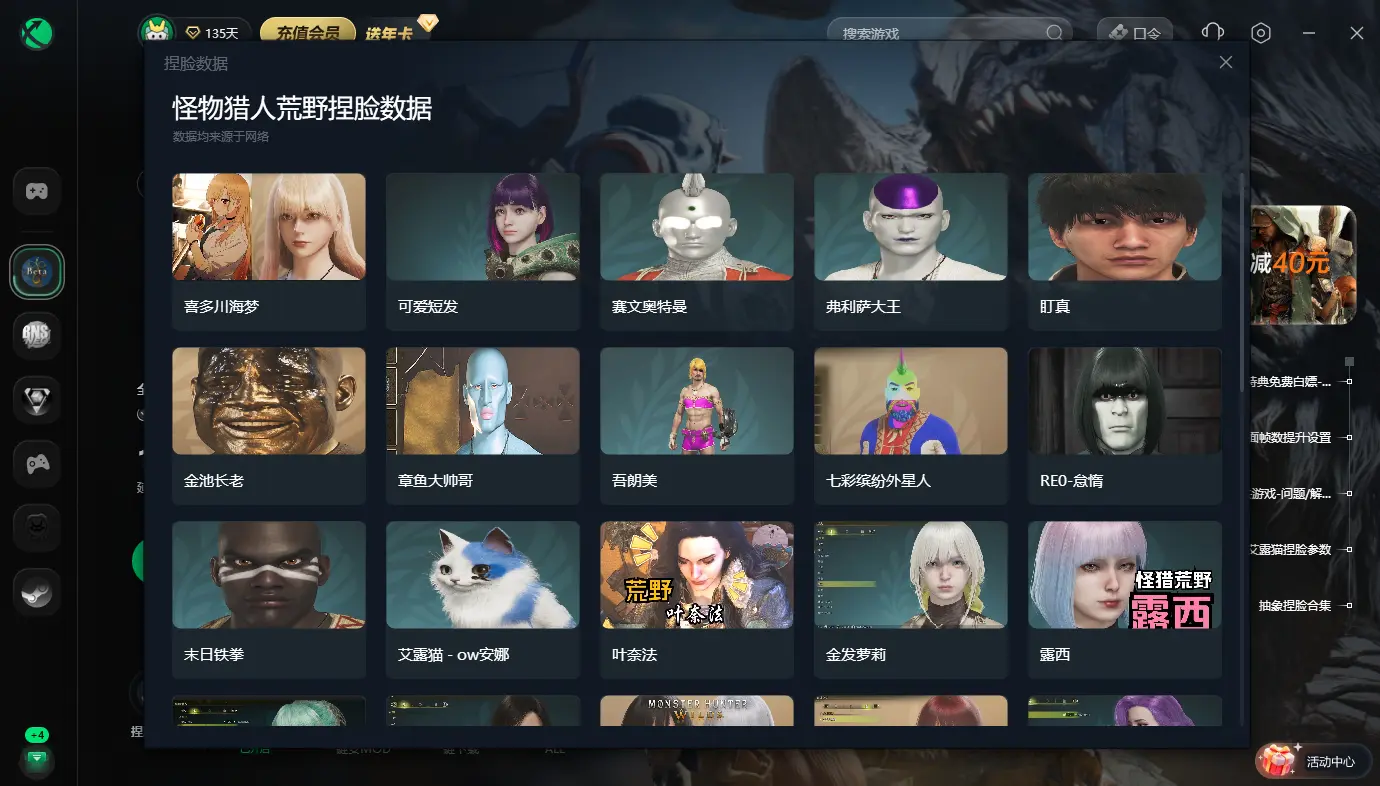Click the 搜索游戏 search box
The height and width of the screenshot is (786, 1380).
click(x=940, y=33)
